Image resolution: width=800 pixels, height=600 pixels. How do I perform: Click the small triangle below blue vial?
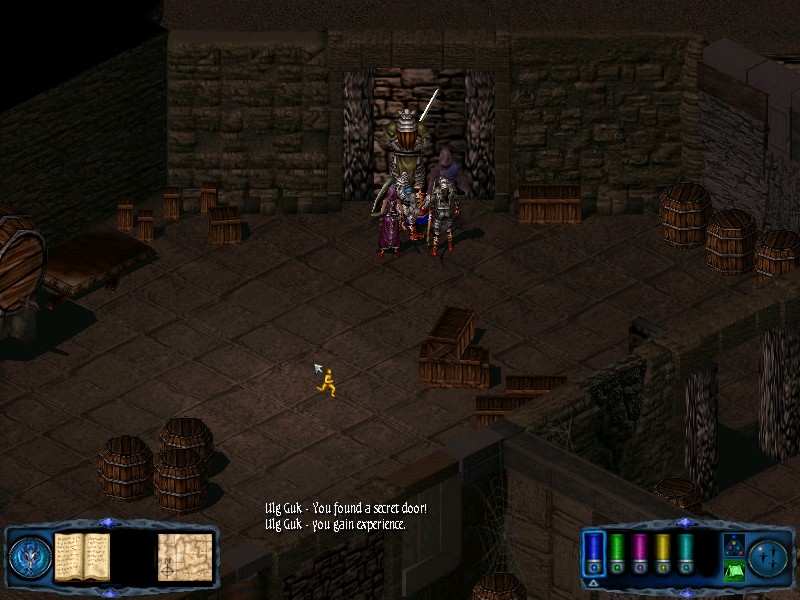pos(593,582)
